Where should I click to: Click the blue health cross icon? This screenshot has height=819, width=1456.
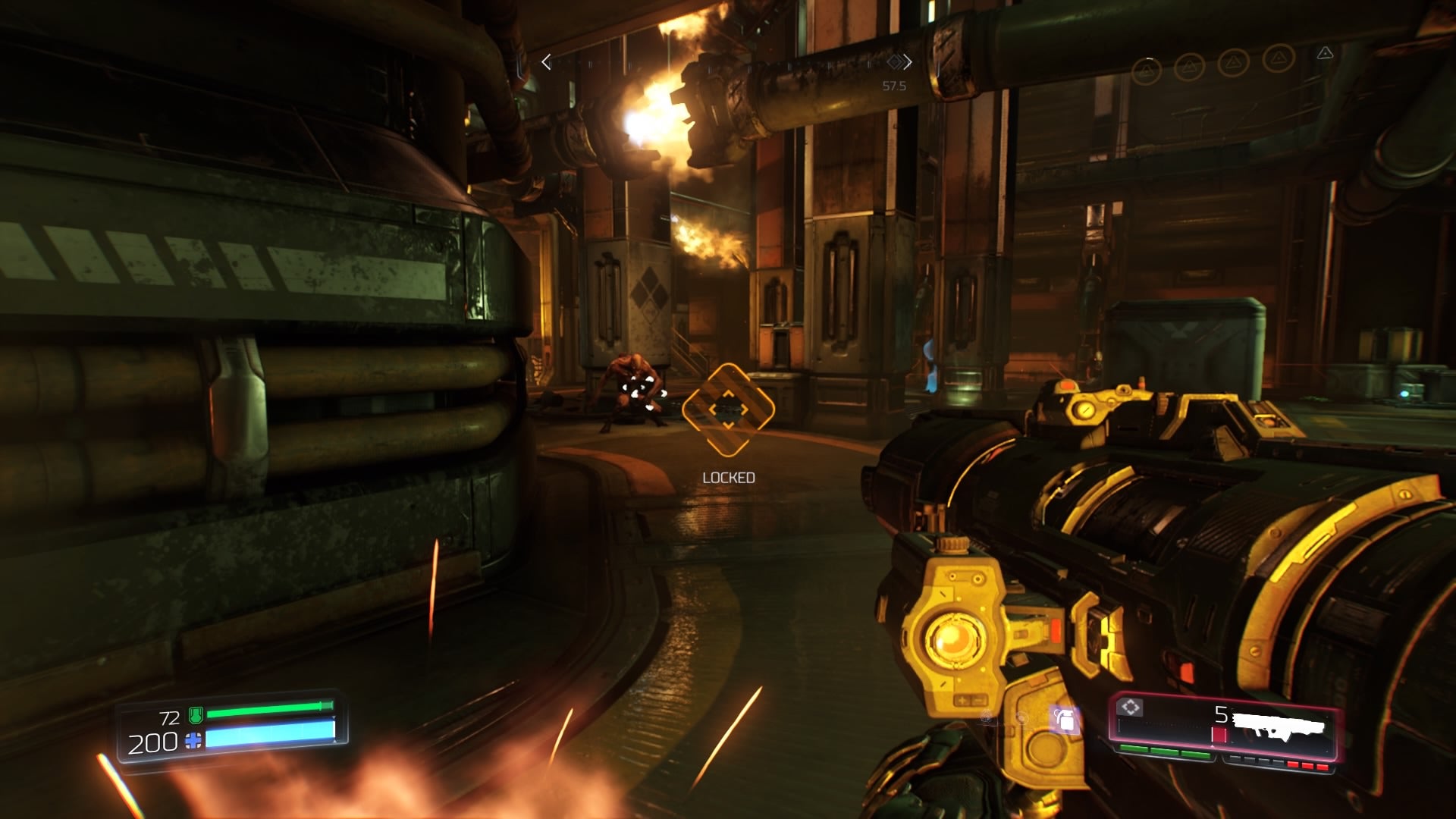[x=194, y=741]
